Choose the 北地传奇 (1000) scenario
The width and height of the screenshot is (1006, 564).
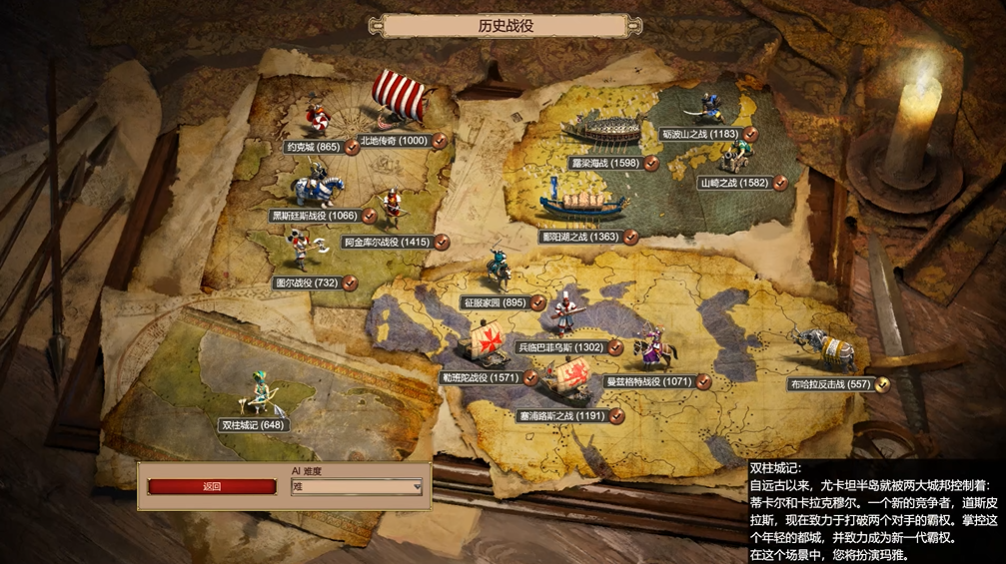tap(393, 141)
